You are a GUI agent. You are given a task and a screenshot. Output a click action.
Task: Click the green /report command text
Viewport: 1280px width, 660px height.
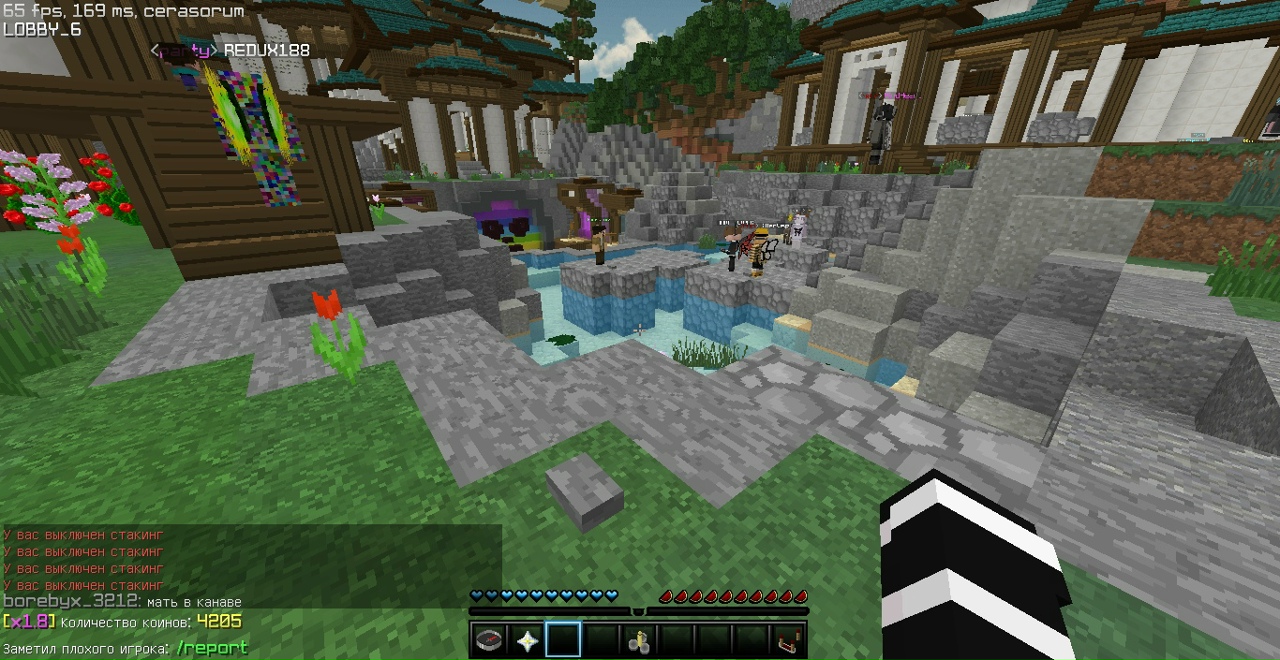click(x=212, y=648)
